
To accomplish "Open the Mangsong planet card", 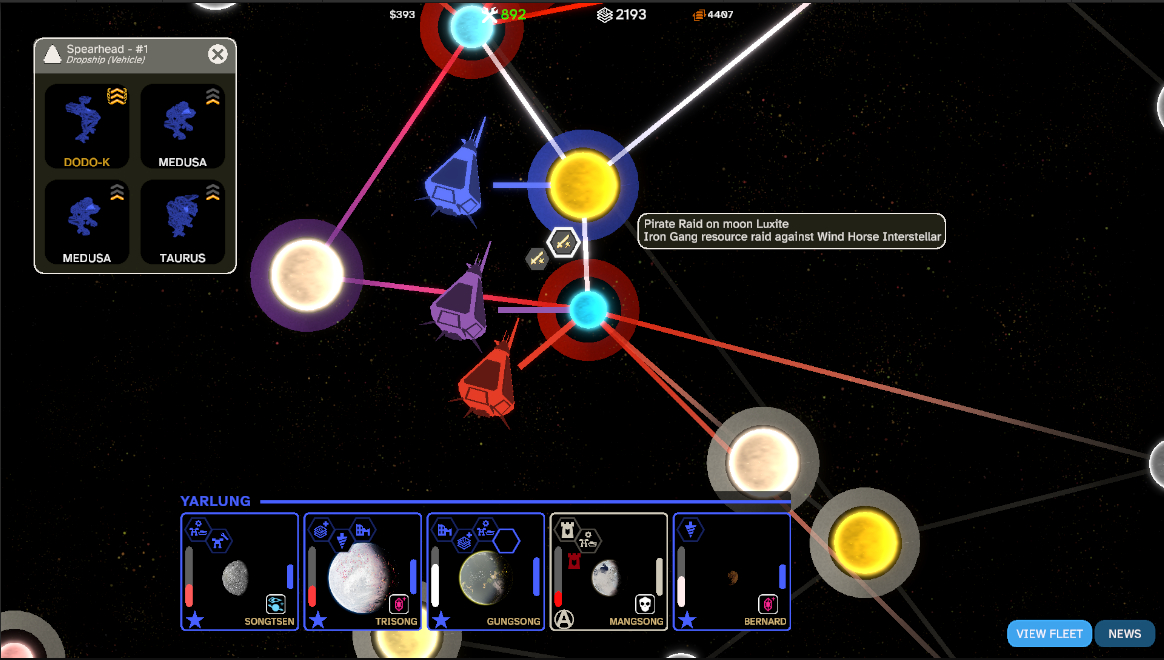I will (608, 572).
